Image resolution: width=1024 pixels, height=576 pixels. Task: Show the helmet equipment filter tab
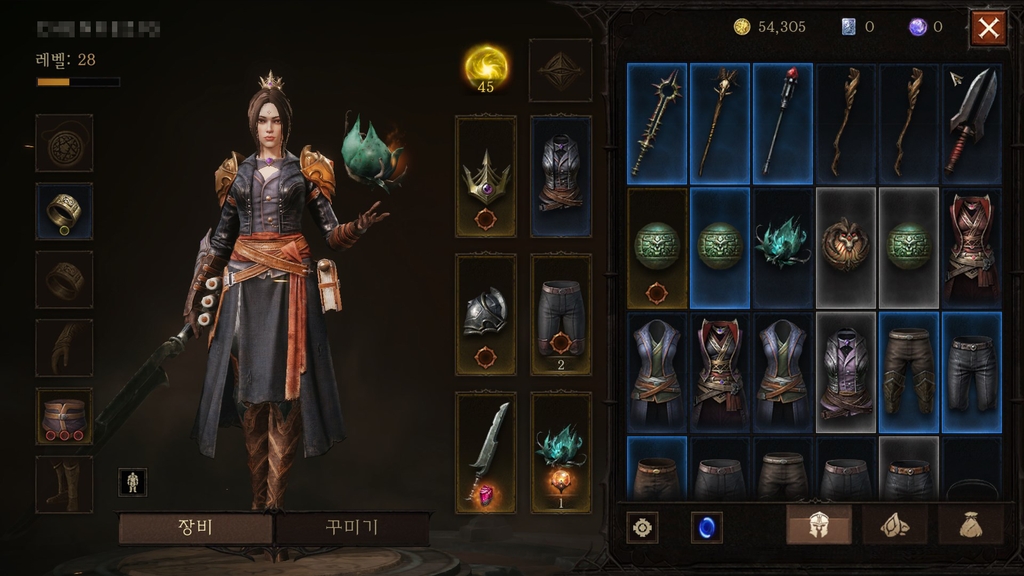pyautogui.click(x=818, y=525)
